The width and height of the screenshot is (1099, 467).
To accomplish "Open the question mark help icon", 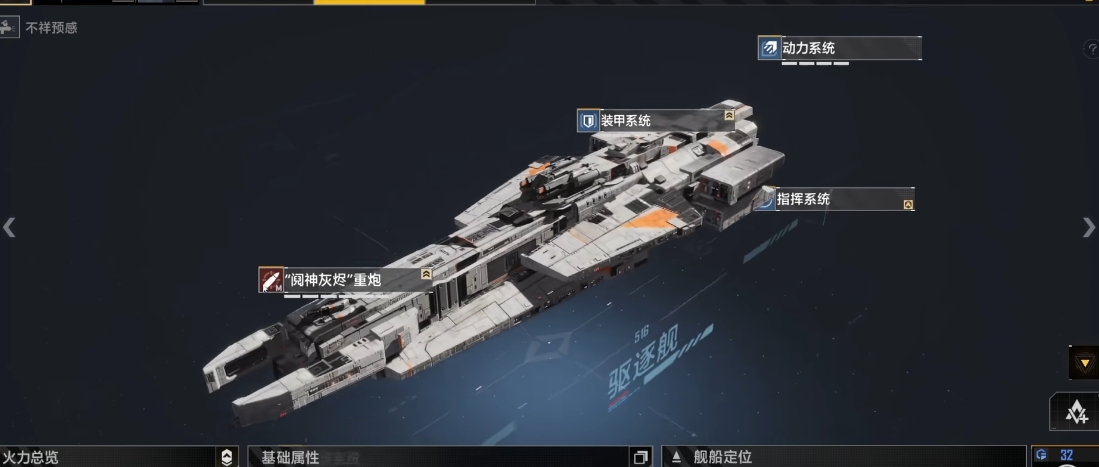I will [1091, 49].
